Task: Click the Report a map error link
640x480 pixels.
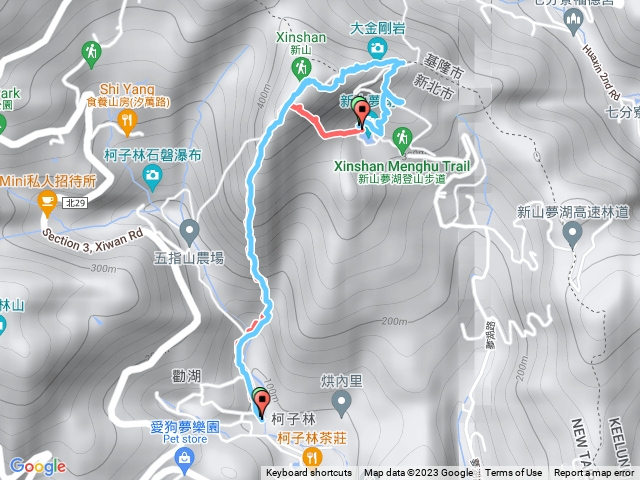Action: pos(596,473)
